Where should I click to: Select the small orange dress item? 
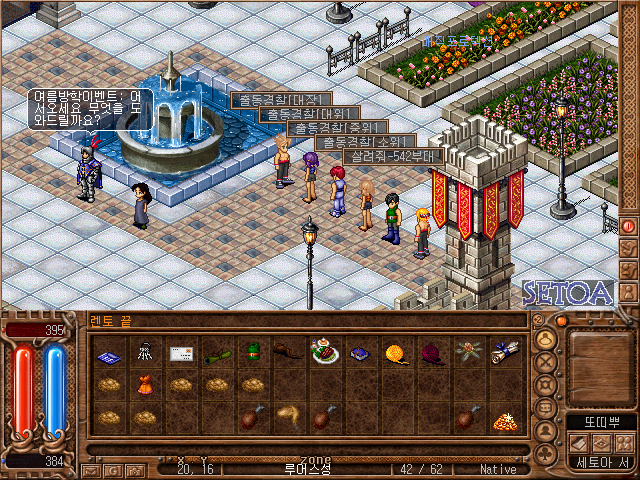tap(145, 384)
